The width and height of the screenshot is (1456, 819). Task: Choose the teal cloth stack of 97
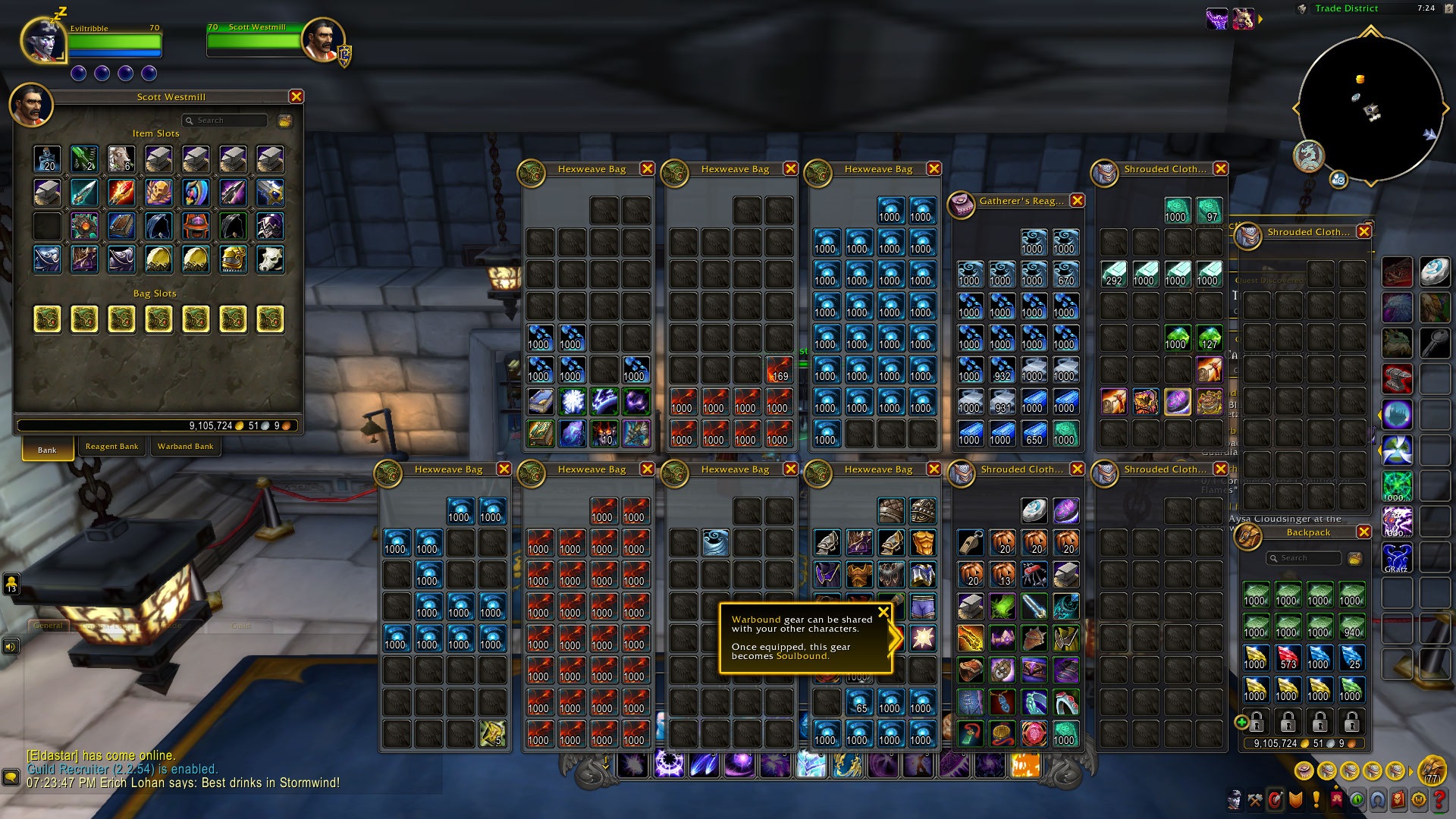pos(1209,210)
